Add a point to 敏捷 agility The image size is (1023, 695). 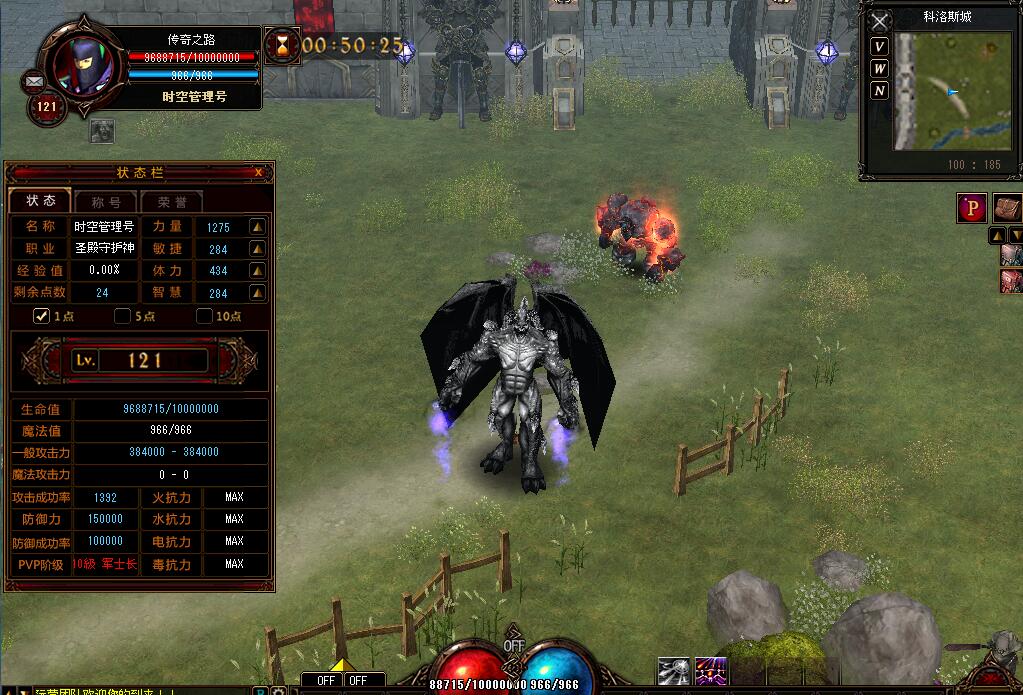pos(257,249)
